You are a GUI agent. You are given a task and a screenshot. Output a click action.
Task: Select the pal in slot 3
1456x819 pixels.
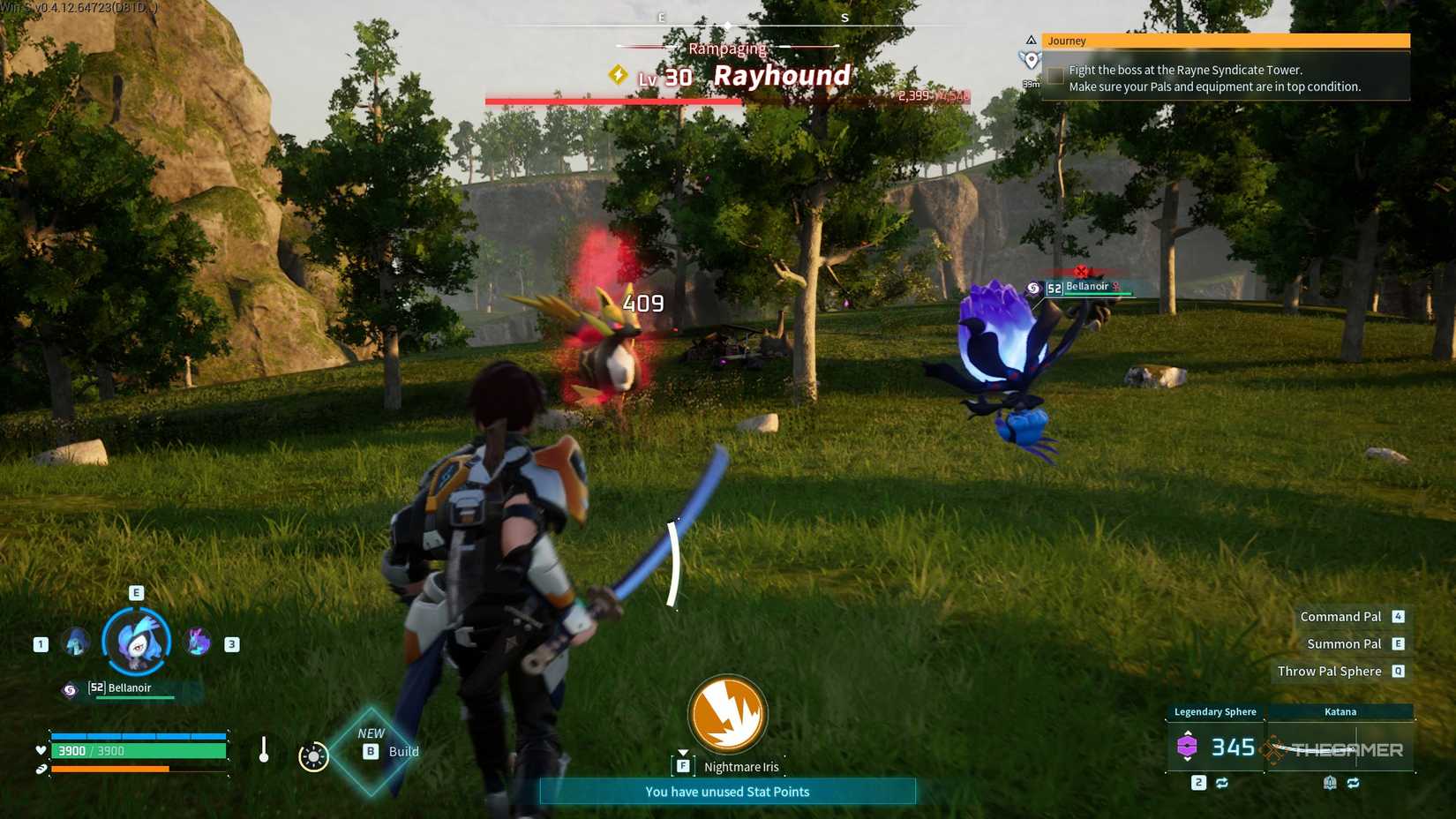196,642
